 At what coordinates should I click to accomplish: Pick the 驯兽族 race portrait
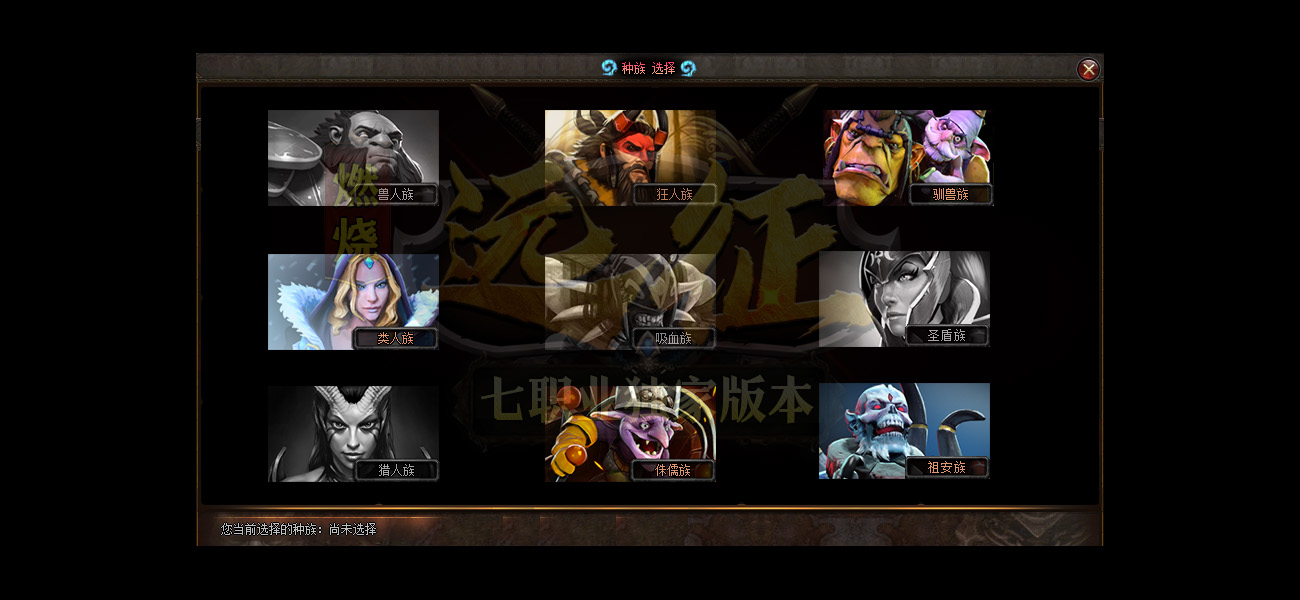coord(908,158)
